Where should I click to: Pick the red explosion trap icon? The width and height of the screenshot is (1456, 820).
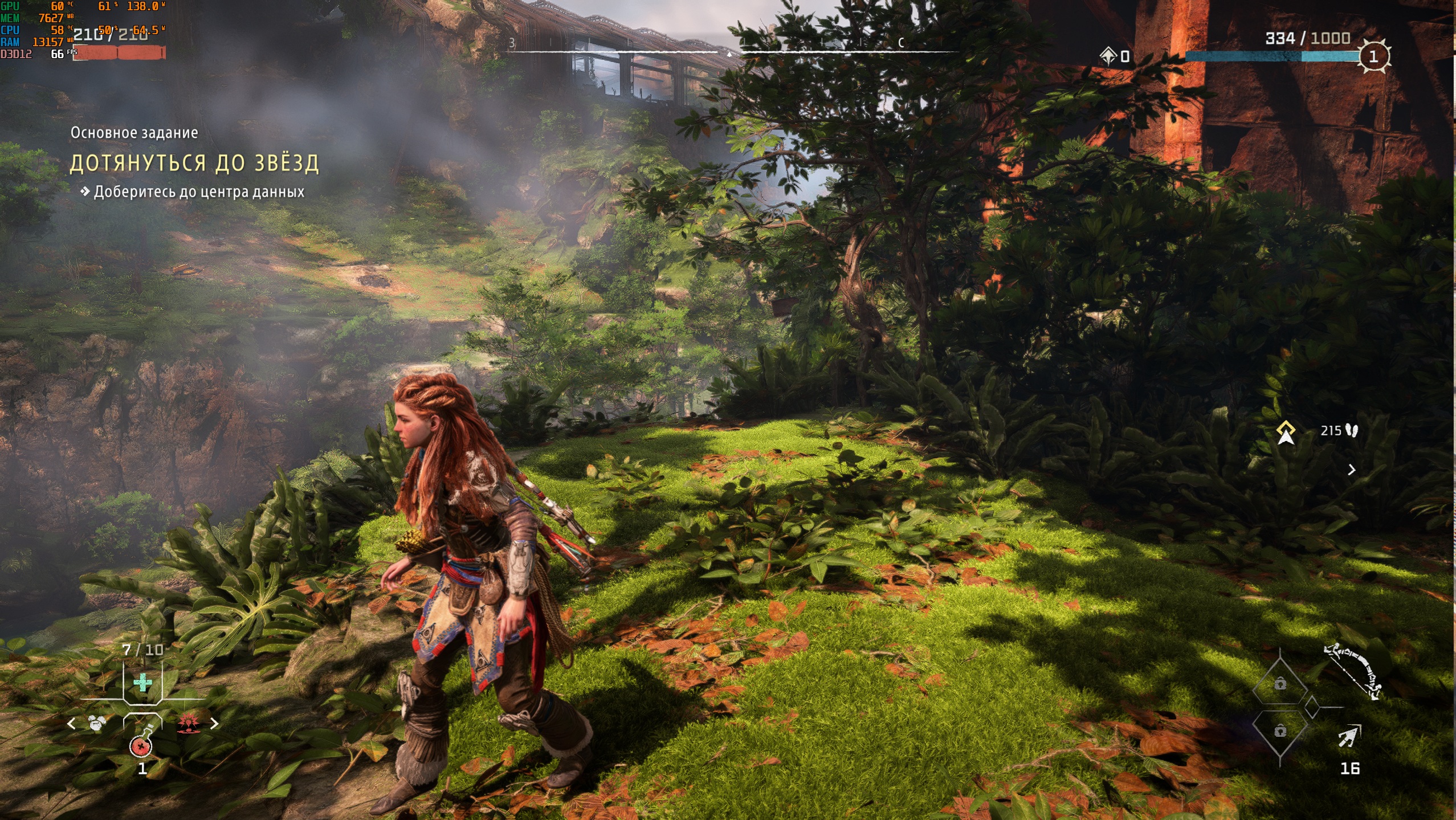188,724
